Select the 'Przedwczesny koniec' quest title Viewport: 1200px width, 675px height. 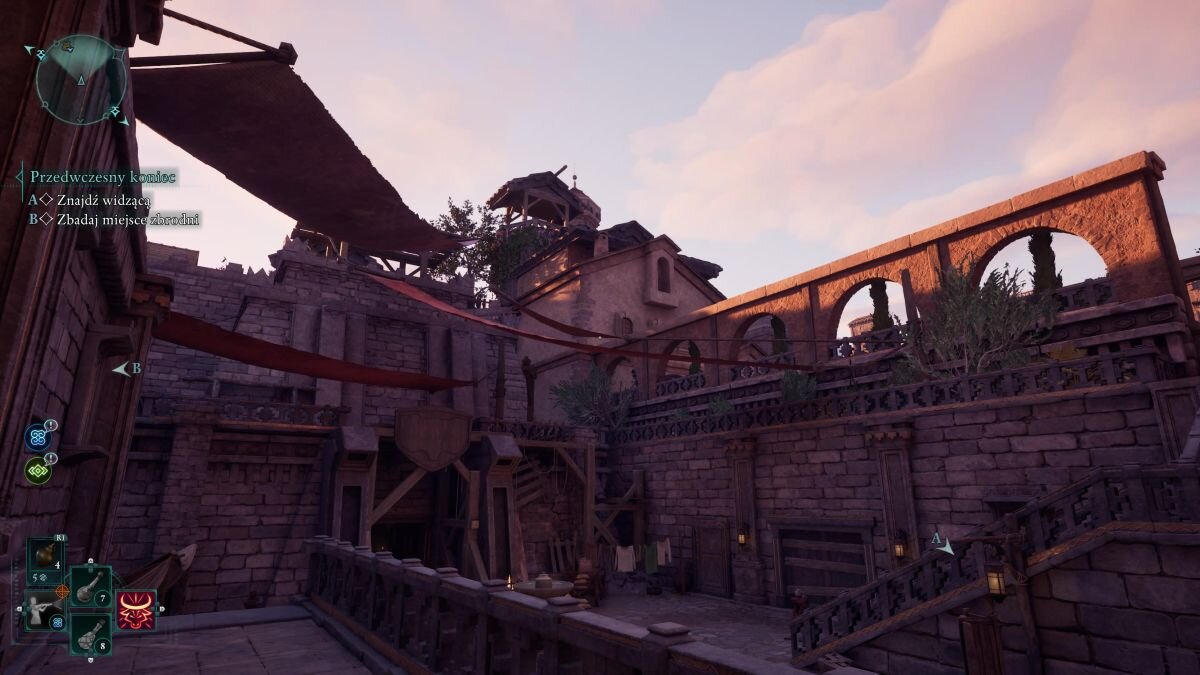(x=103, y=177)
